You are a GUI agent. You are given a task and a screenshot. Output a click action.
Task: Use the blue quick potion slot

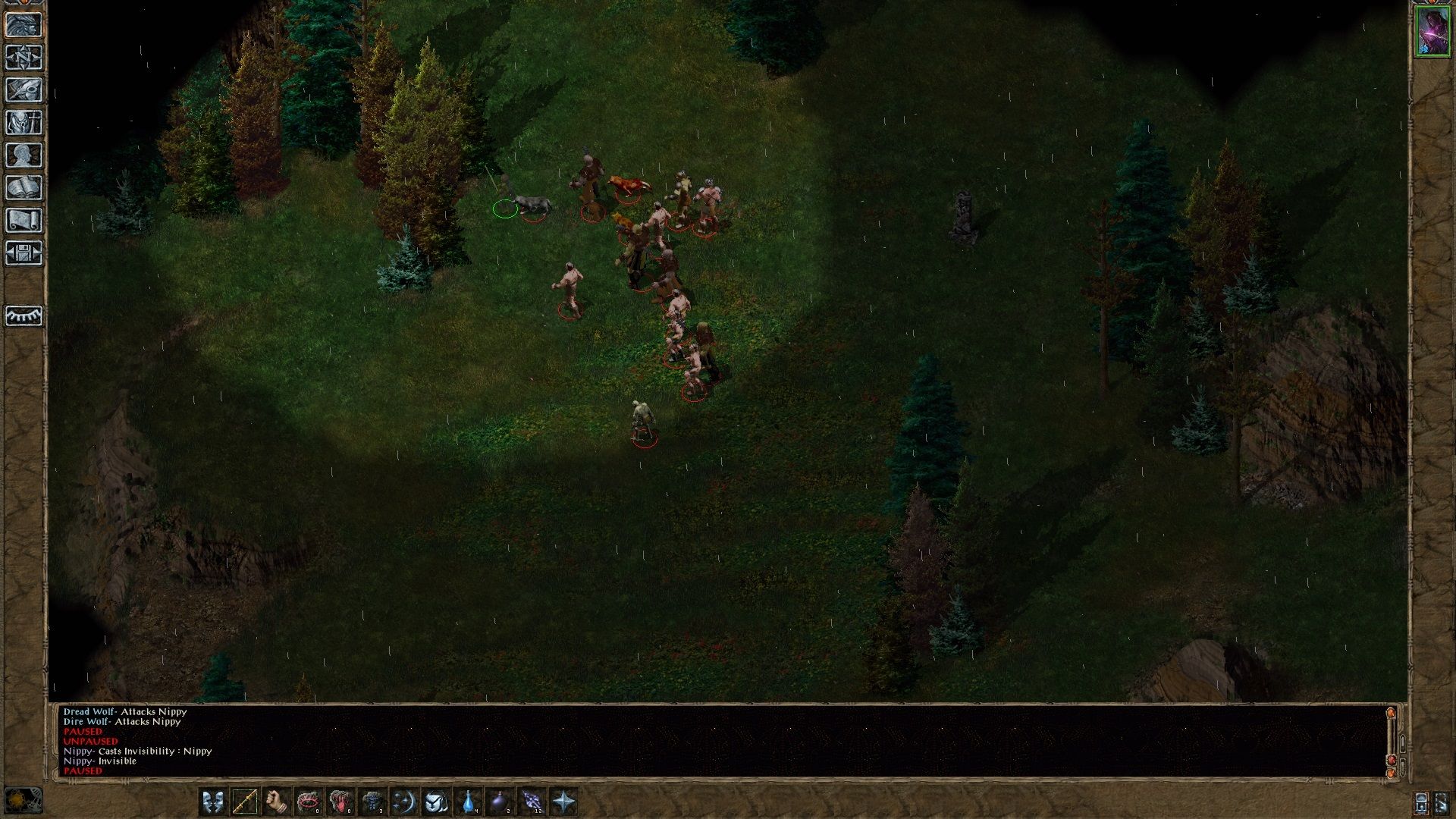point(468,801)
